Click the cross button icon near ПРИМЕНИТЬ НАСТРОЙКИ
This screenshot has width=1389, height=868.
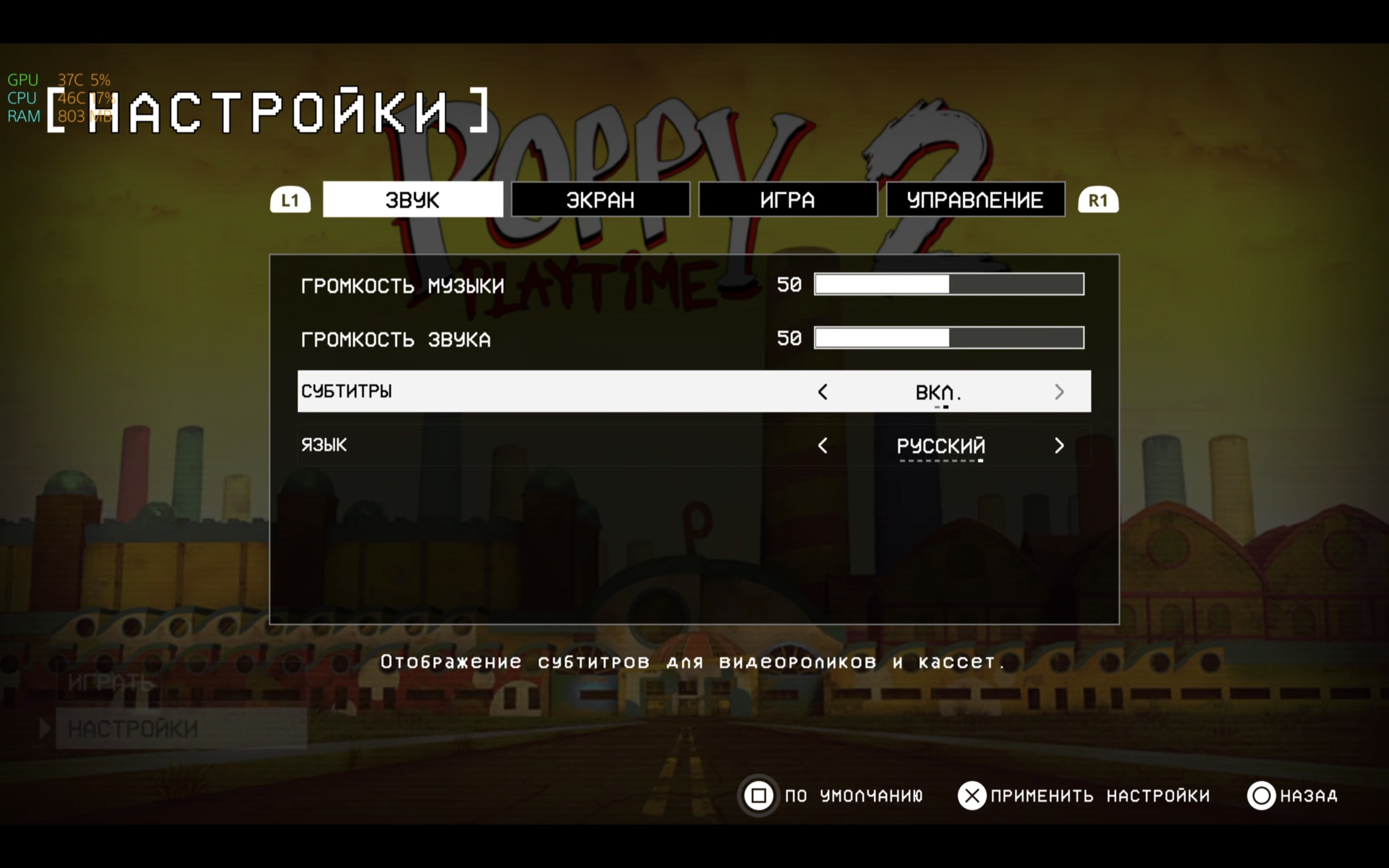pos(972,796)
